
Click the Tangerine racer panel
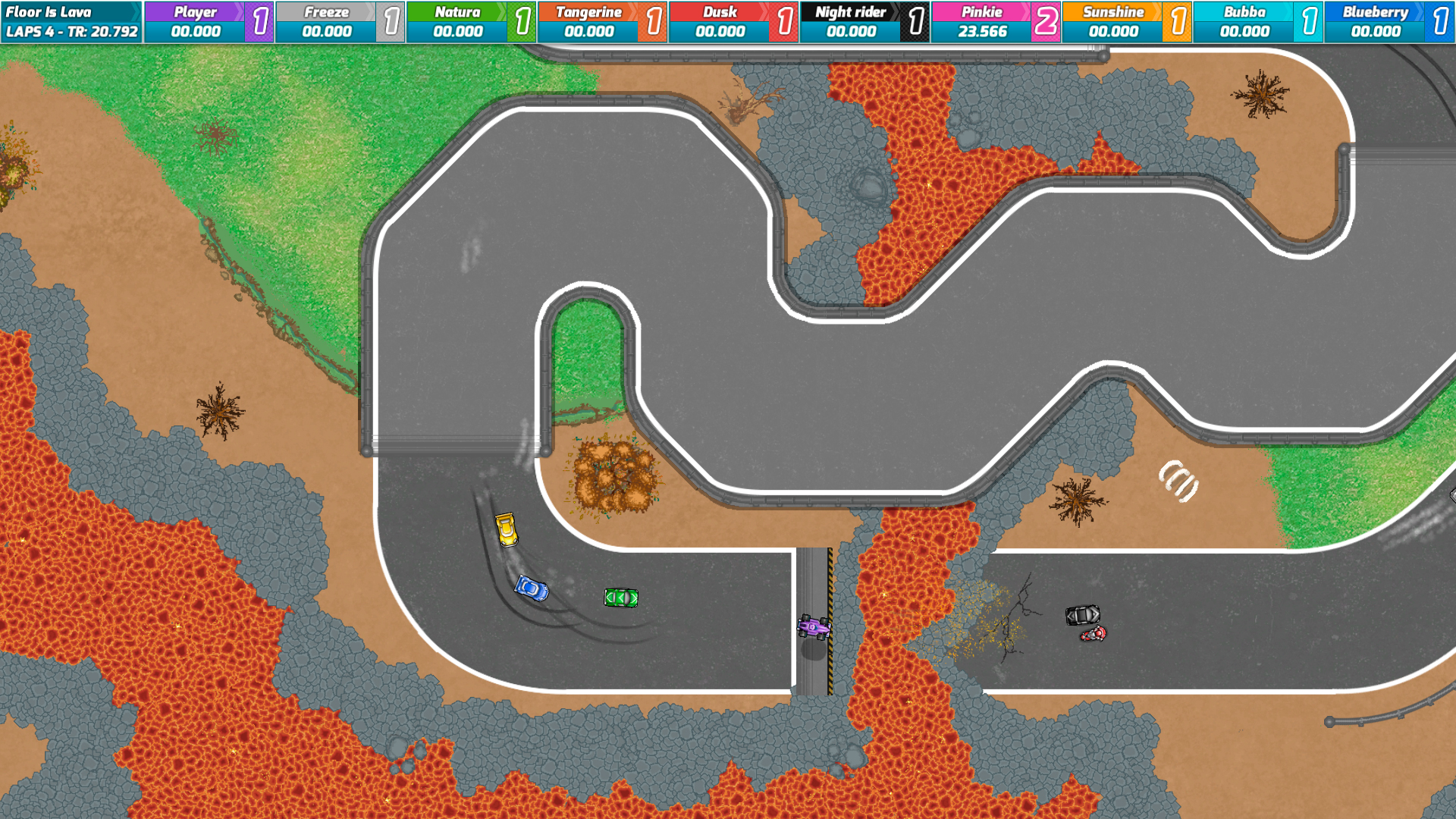(x=588, y=21)
